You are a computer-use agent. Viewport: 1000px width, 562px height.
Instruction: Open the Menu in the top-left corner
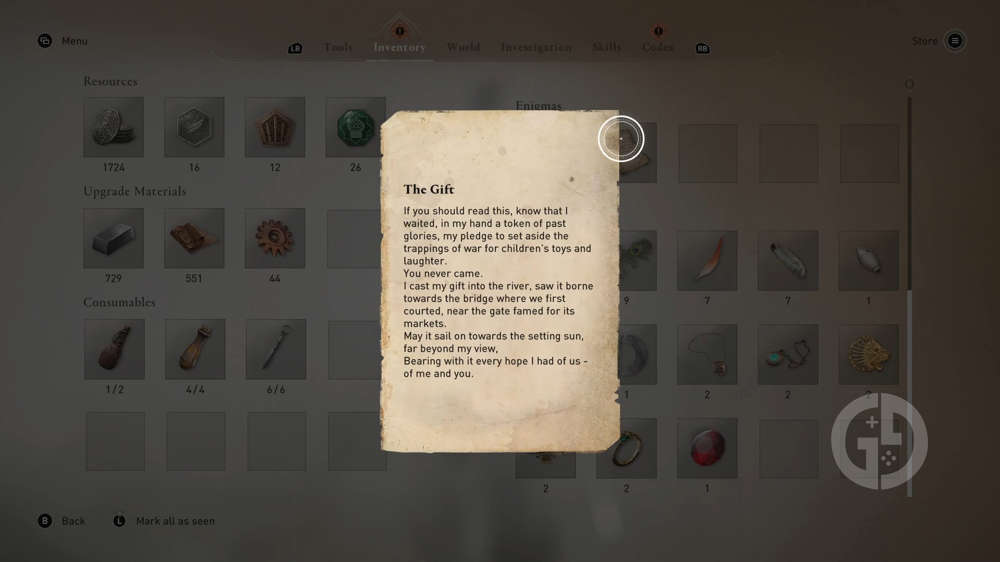pyautogui.click(x=63, y=41)
